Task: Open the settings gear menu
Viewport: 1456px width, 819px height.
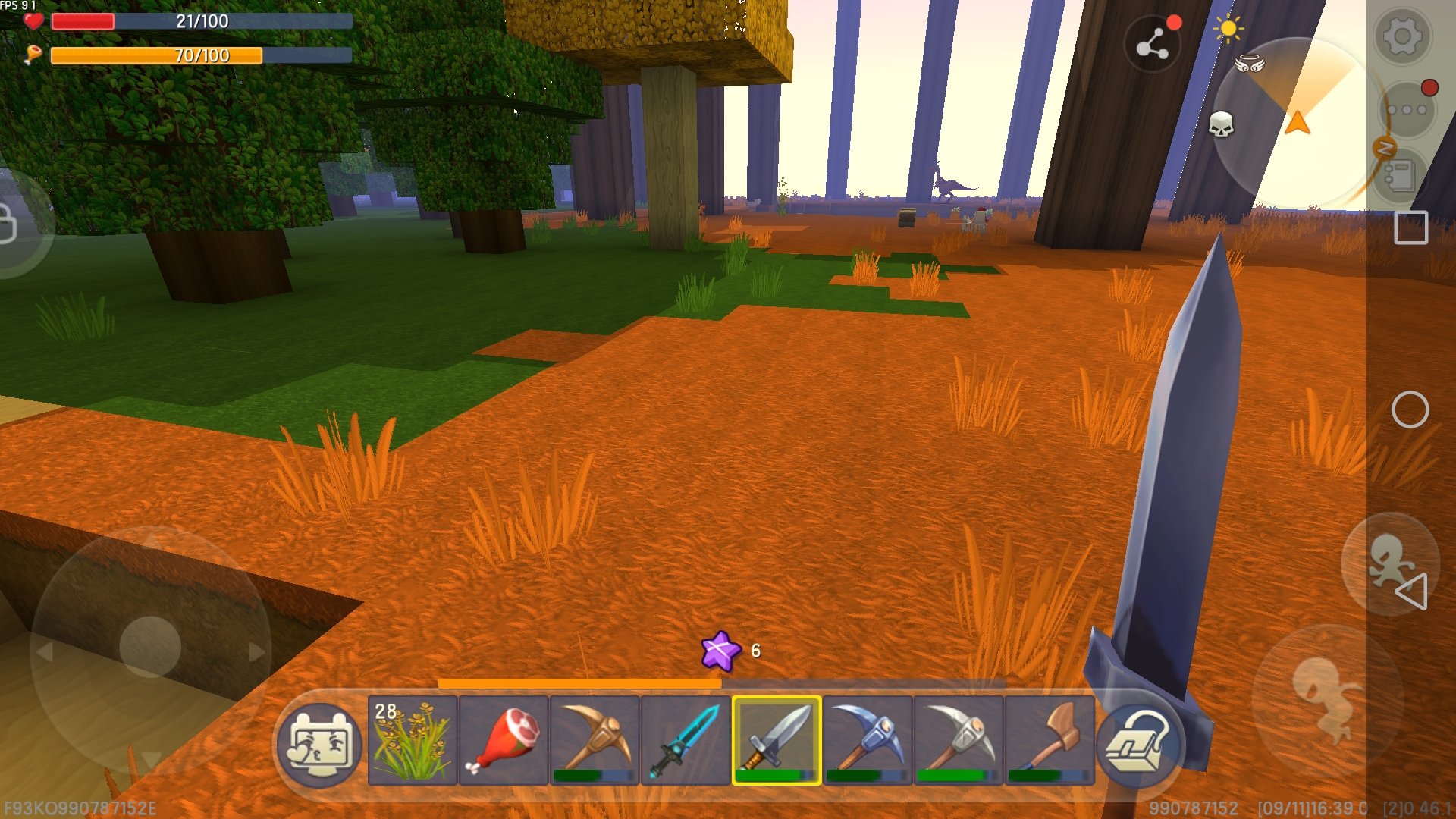Action: [x=1402, y=36]
